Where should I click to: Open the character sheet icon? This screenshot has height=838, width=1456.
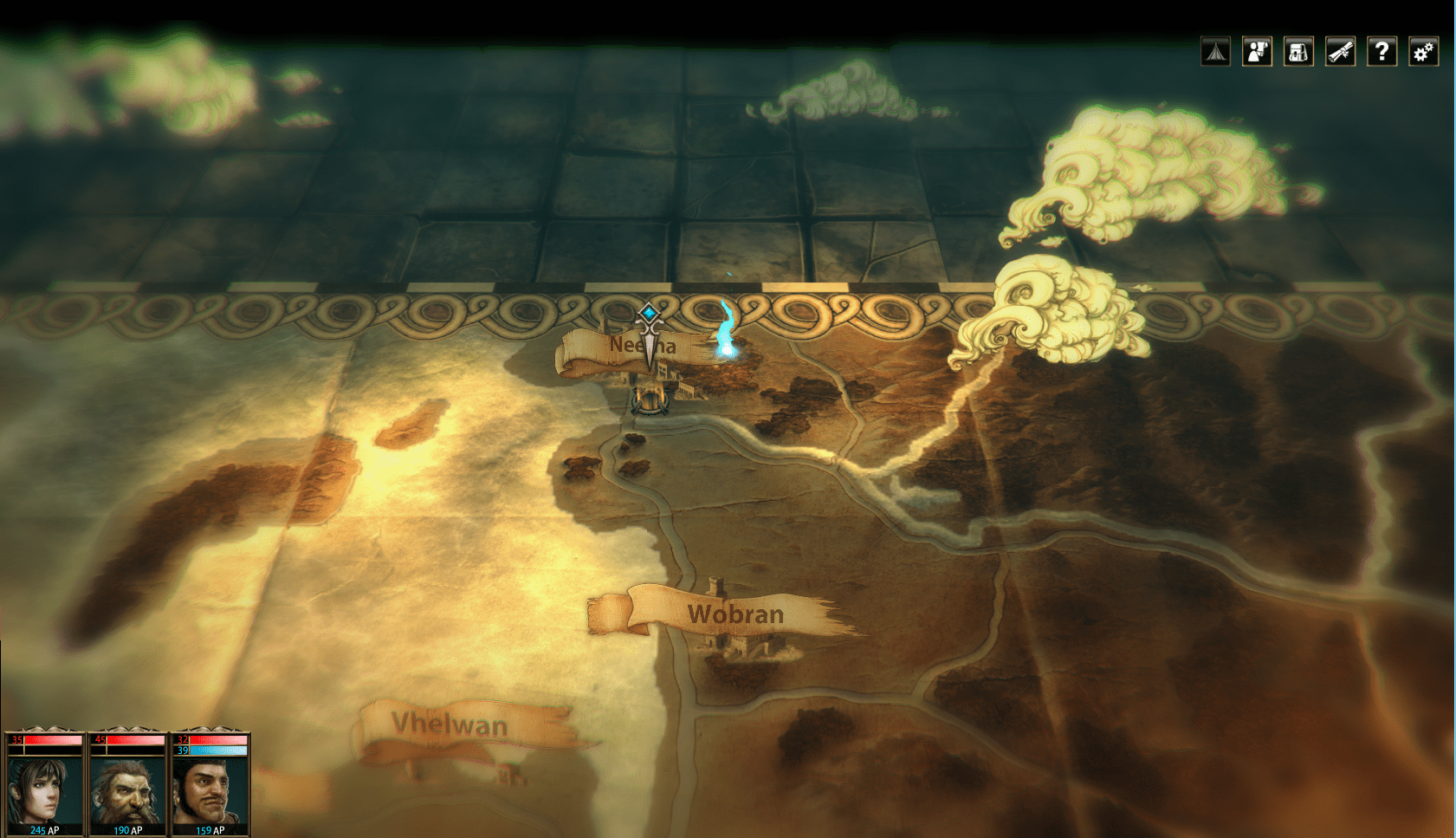tap(1257, 52)
